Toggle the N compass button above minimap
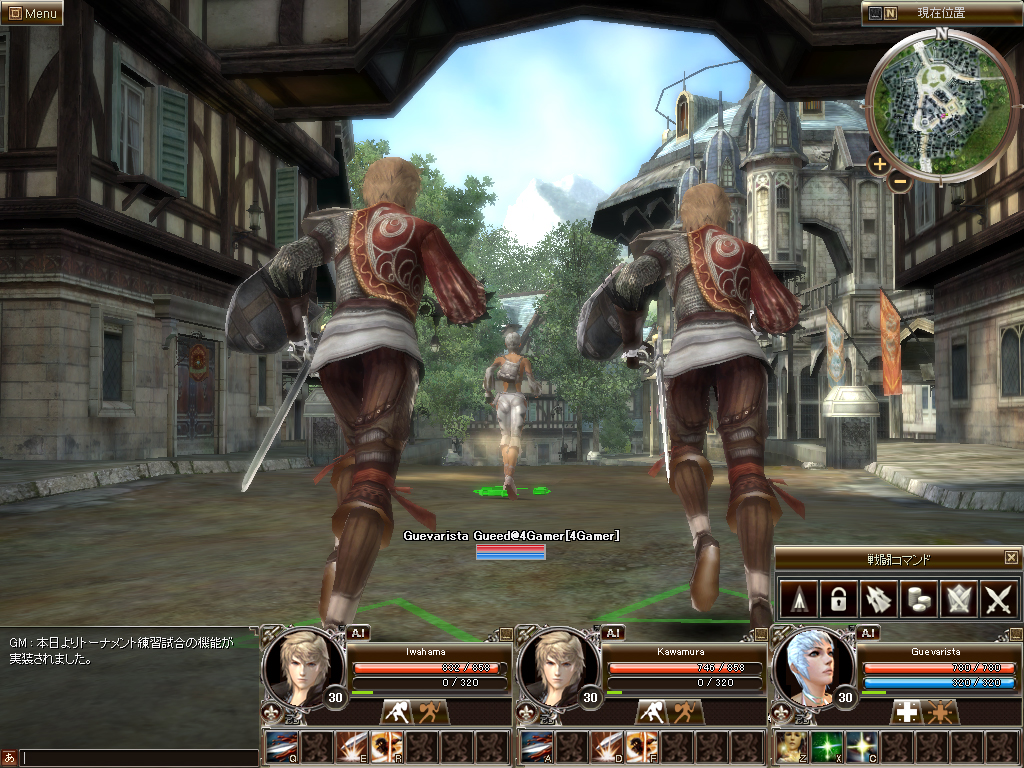Viewport: 1024px width, 768px height. click(x=890, y=13)
